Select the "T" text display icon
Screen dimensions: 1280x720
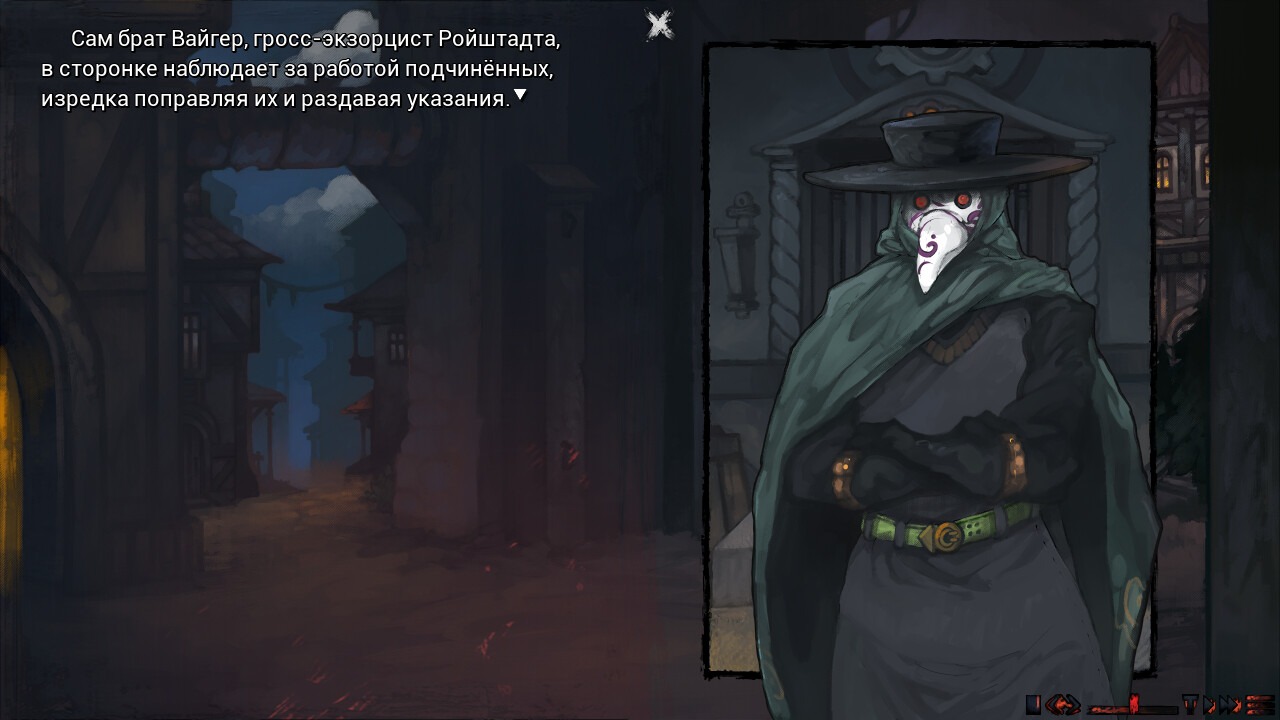[x=1190, y=705]
